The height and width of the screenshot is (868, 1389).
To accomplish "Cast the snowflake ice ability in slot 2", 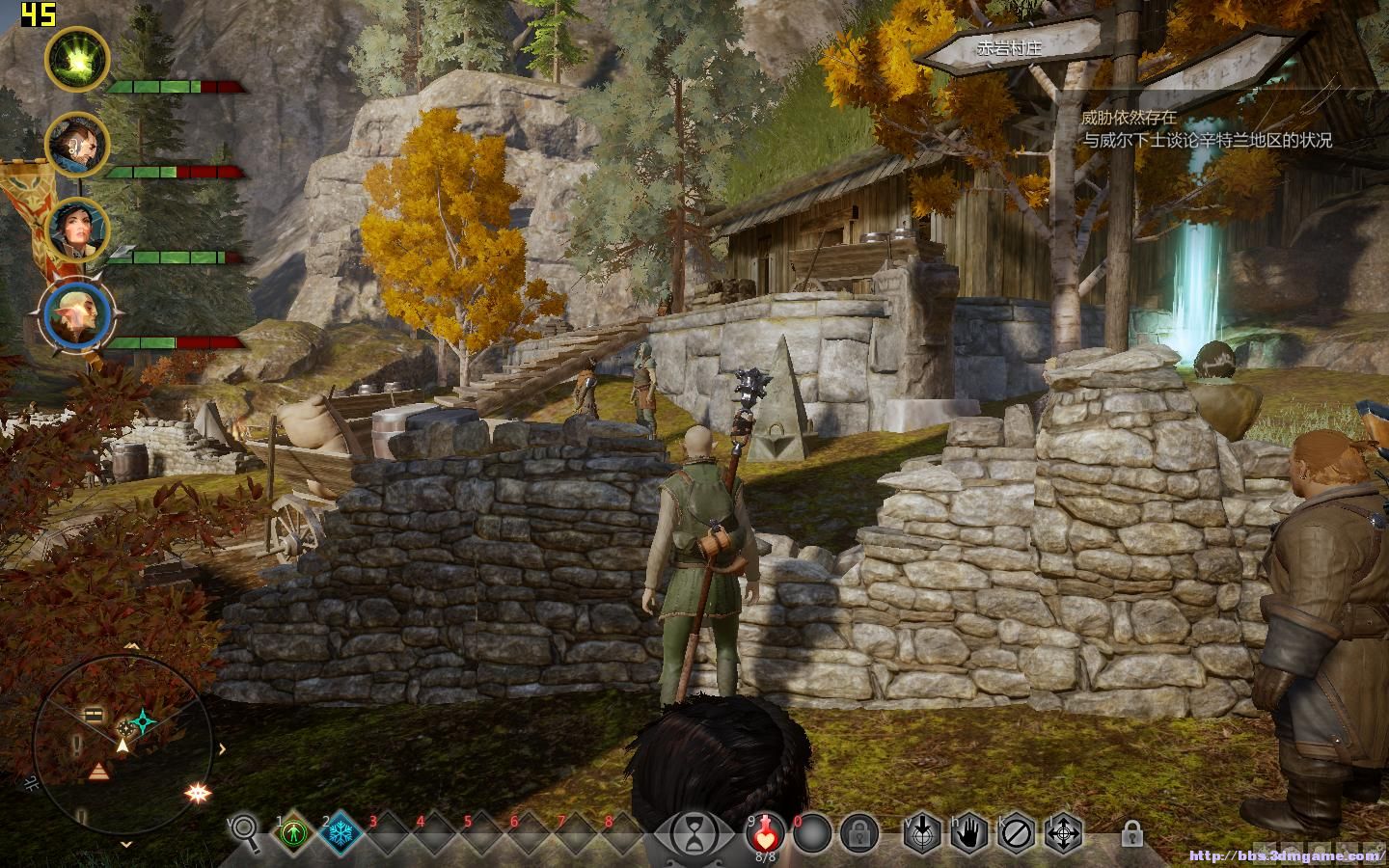I will pos(340,832).
